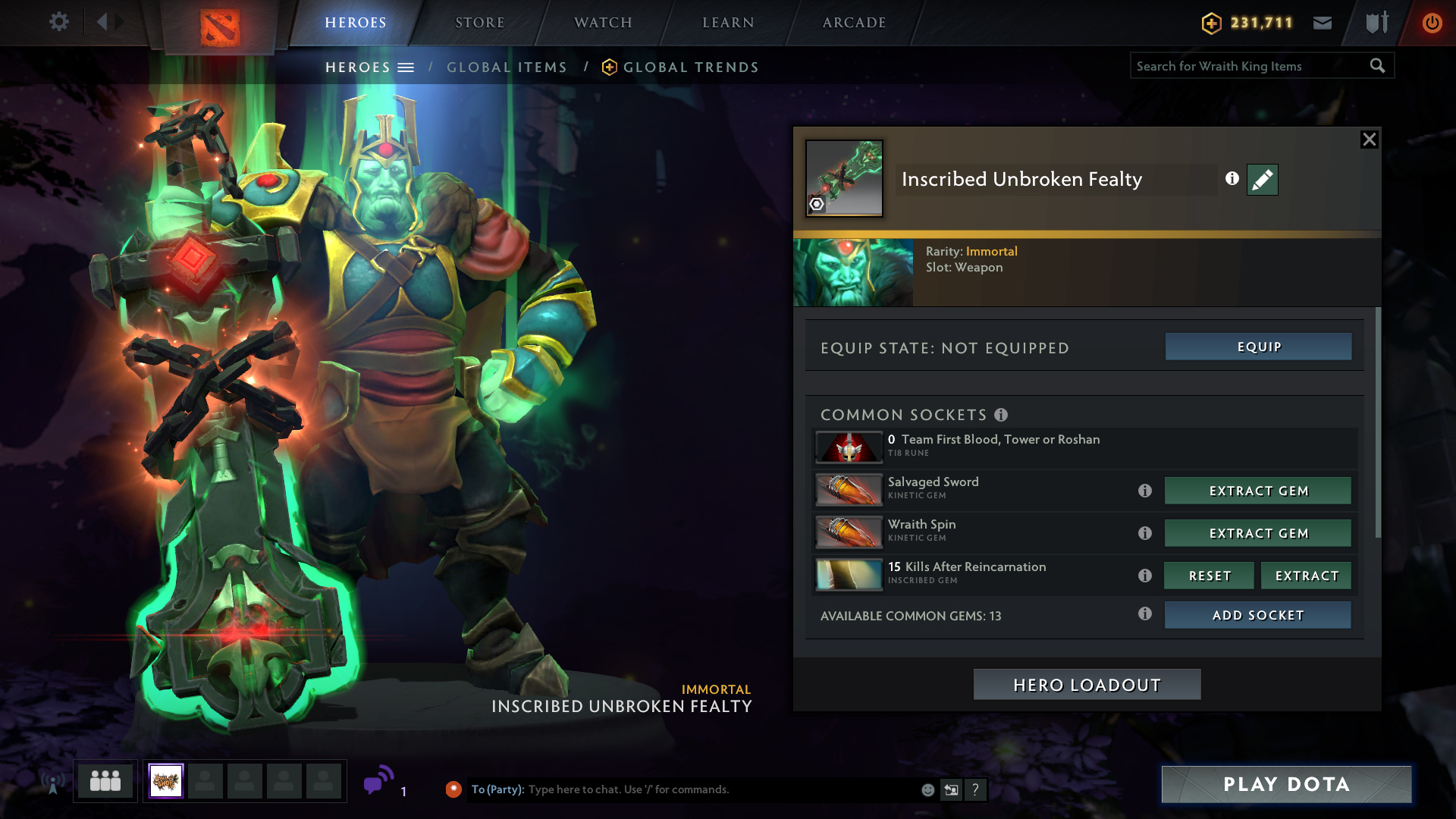Switch to the Store tab
This screenshot has width=1456, height=819.
tap(479, 23)
